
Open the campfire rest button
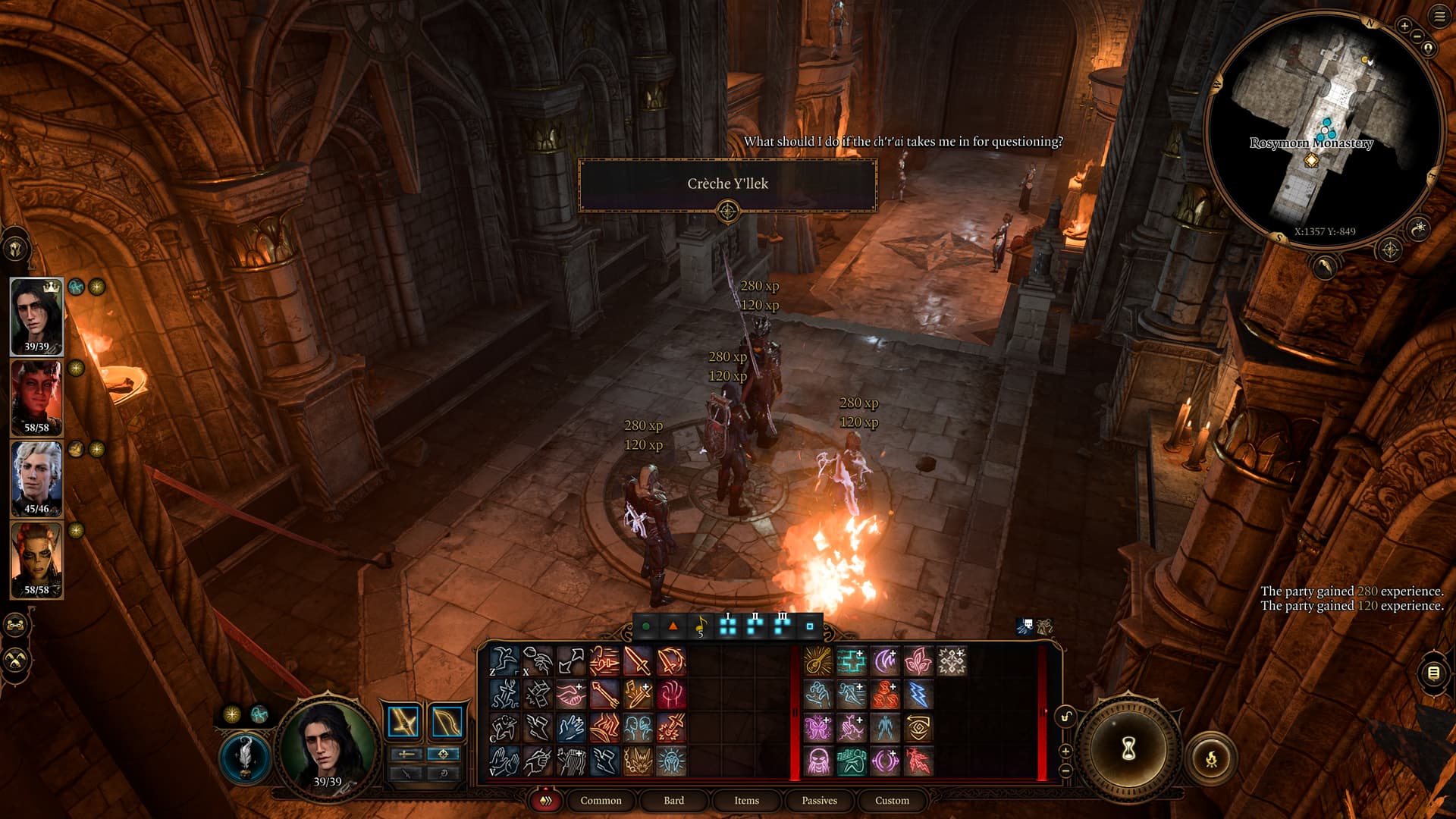[1211, 758]
